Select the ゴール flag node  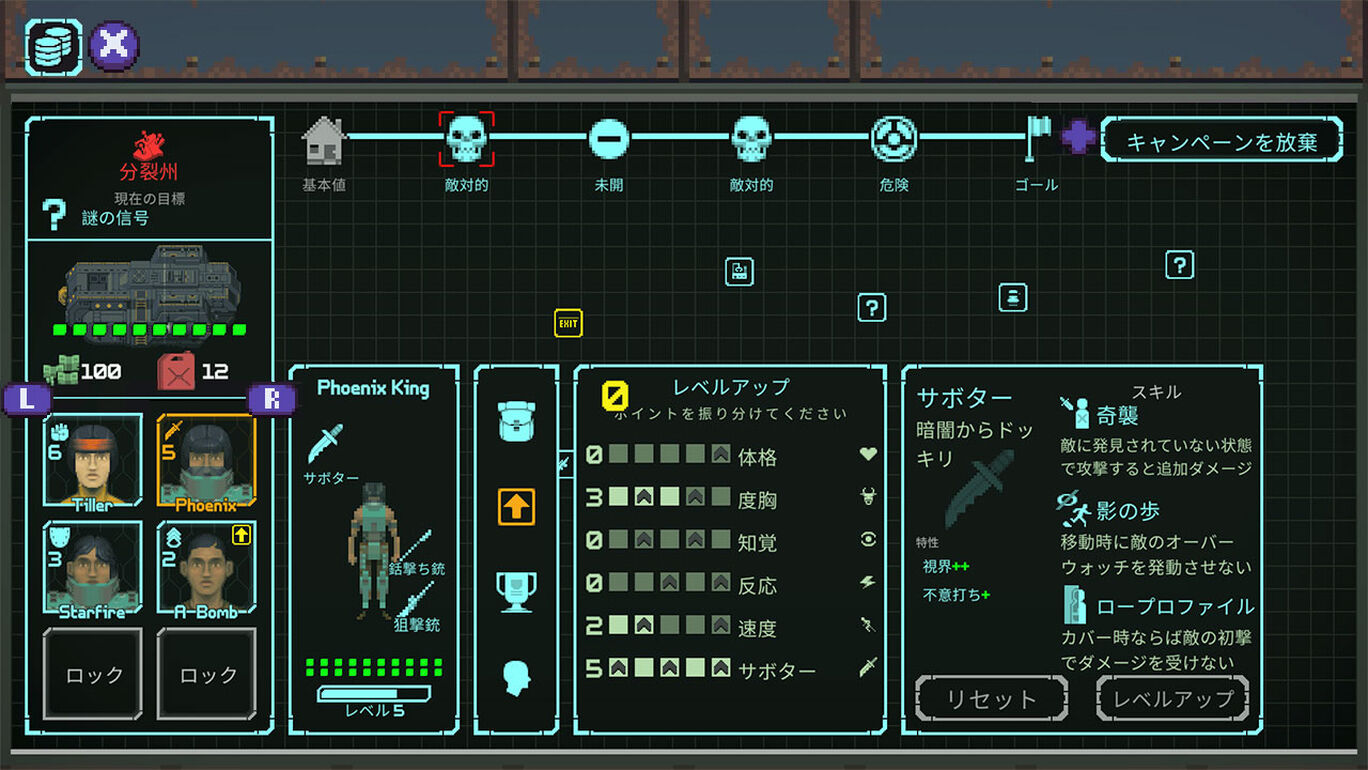1037,139
